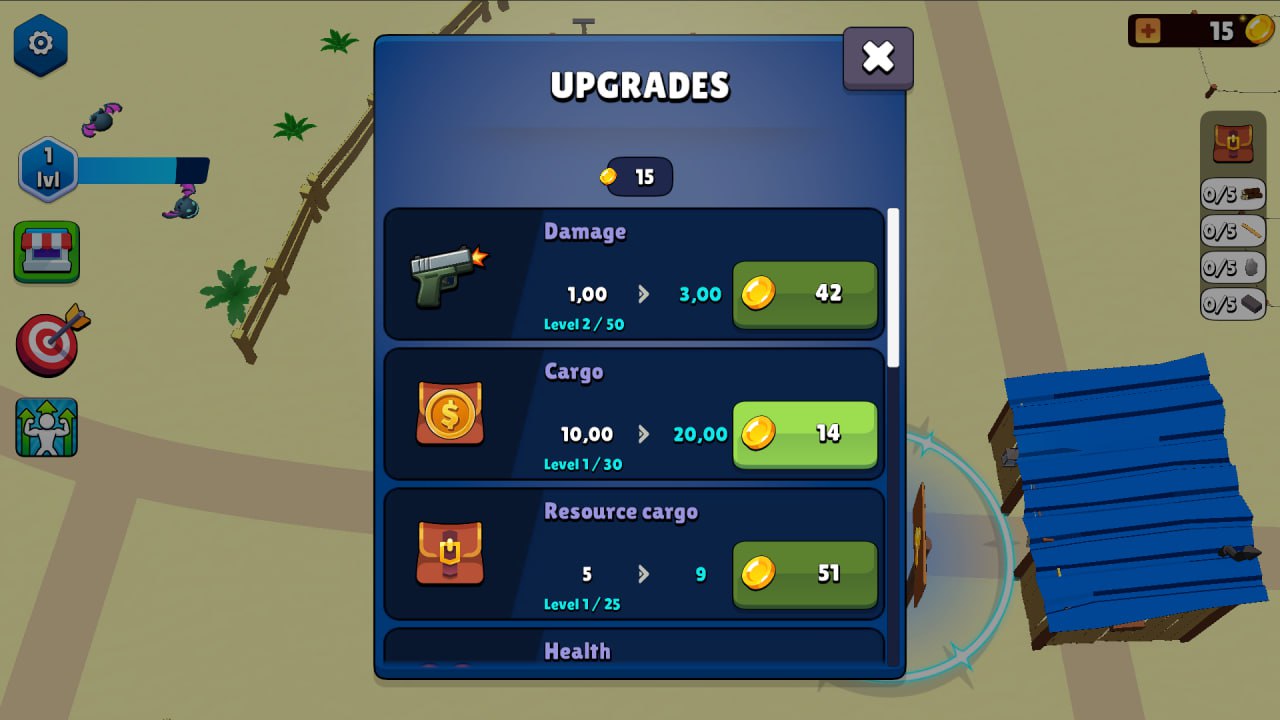
Task: Open the in-game shop storefront
Action: (x=47, y=252)
